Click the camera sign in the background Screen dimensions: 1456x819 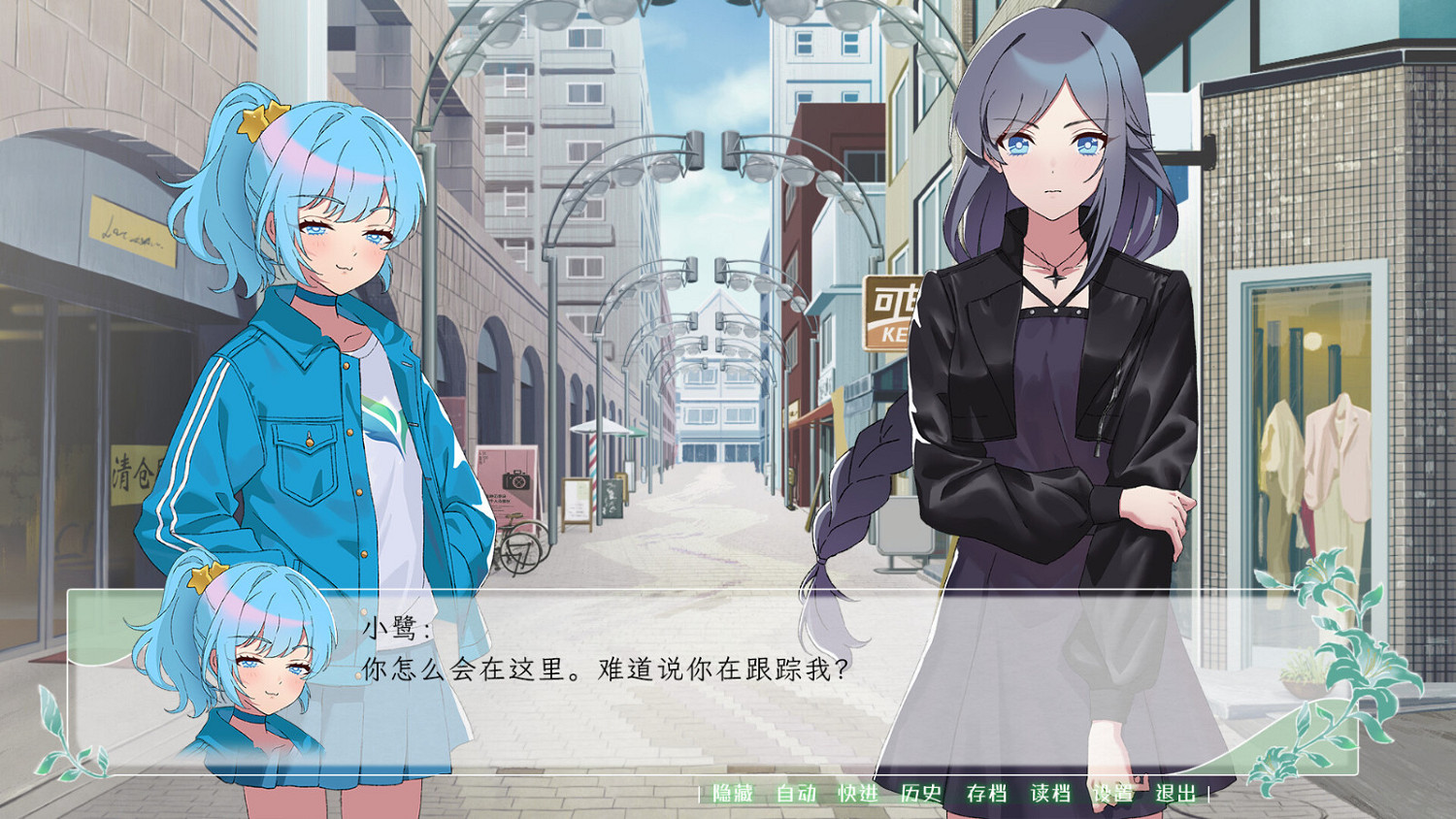click(x=516, y=481)
